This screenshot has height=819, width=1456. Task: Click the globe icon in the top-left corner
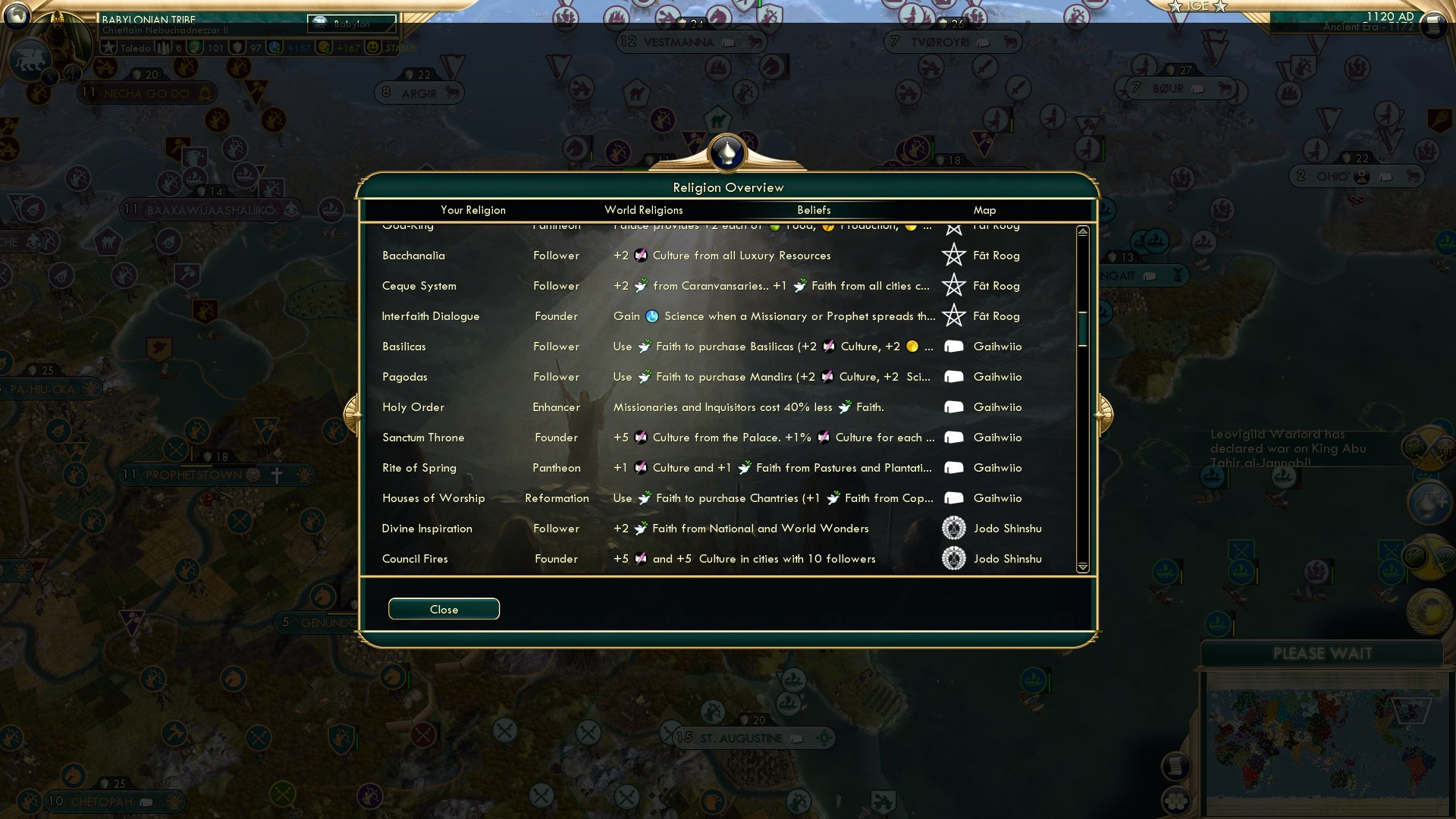[x=16, y=15]
